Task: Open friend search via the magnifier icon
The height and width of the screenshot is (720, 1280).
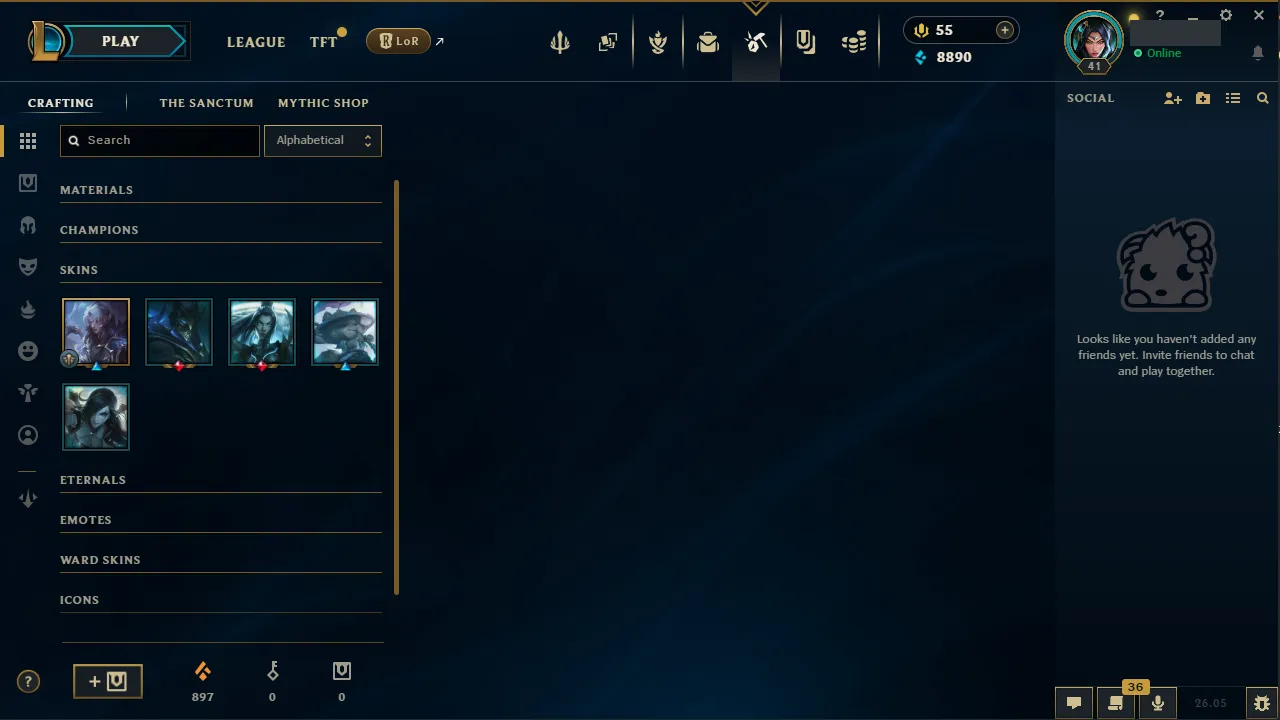Action: click(x=1262, y=98)
